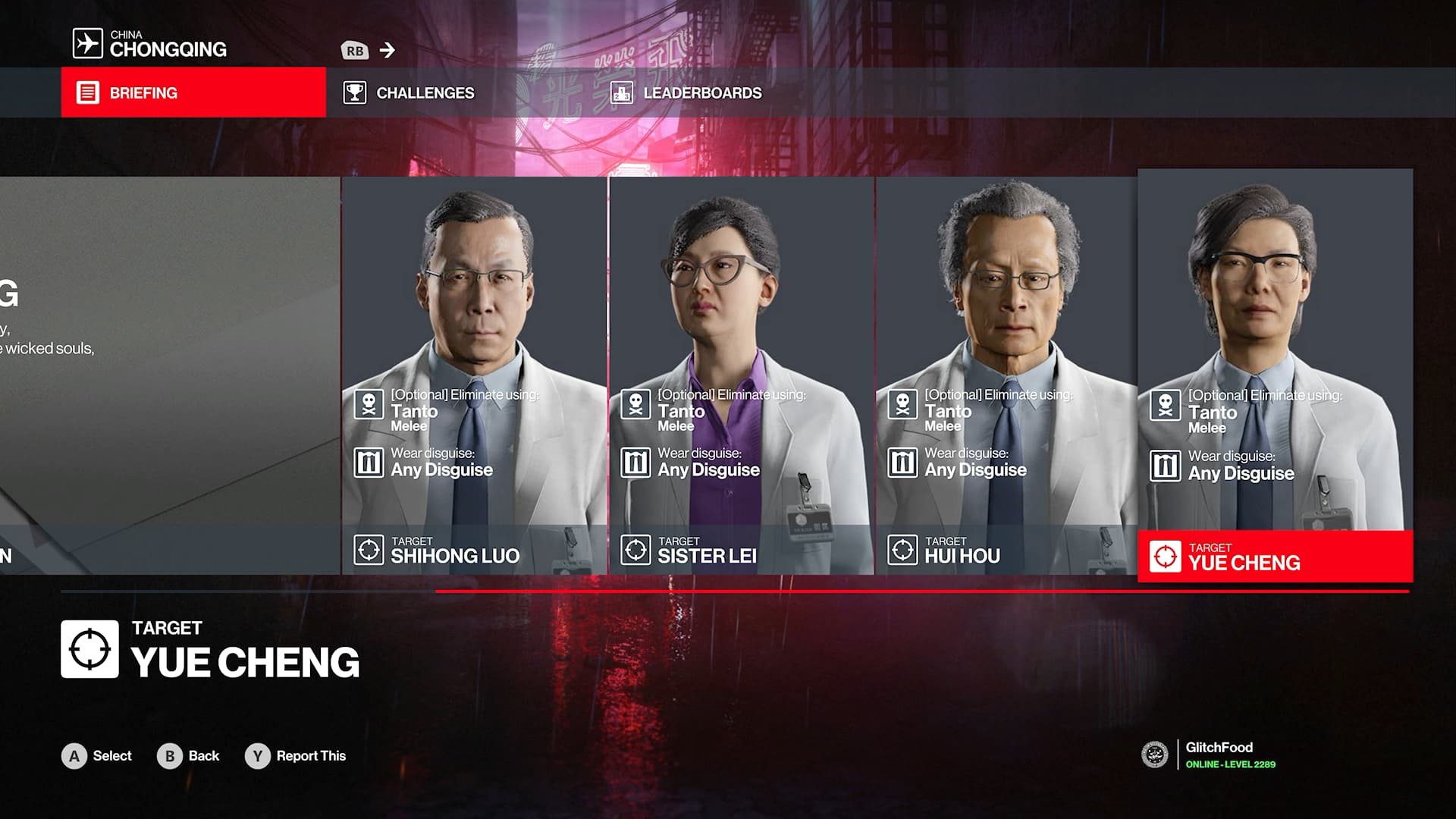Click the next-page arrow near Chongqing

tap(388, 50)
